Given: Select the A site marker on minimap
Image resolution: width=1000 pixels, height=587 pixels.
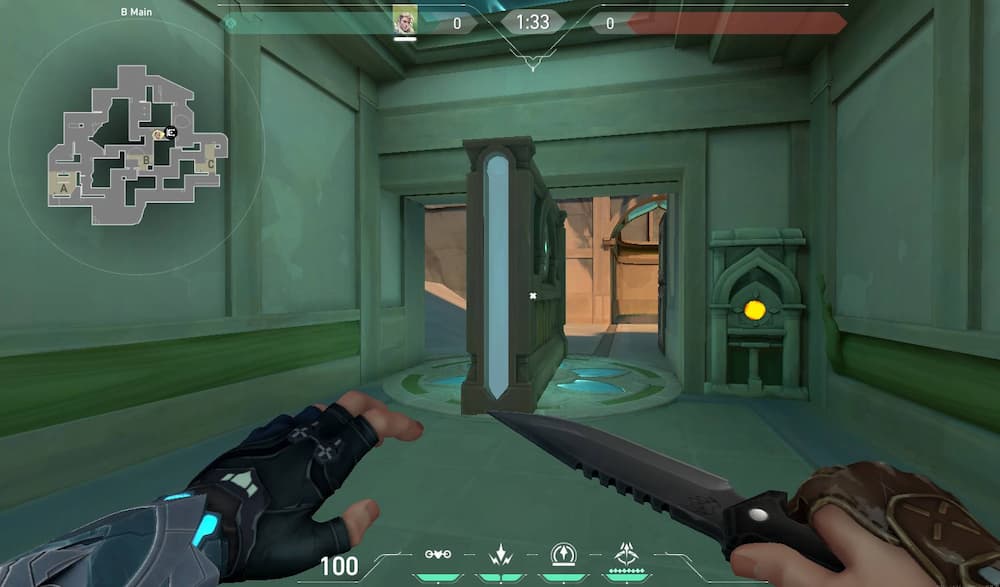Looking at the screenshot, I should (x=65, y=187).
